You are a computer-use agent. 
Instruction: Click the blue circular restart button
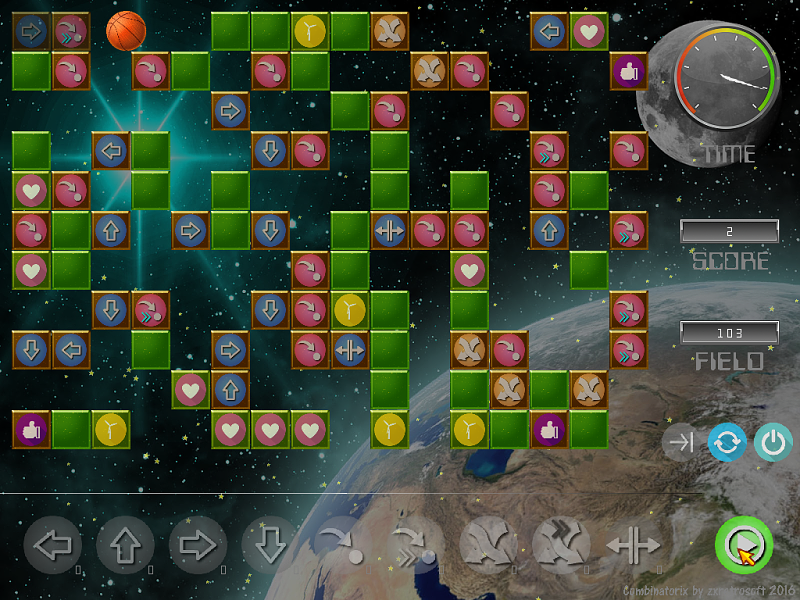(727, 443)
